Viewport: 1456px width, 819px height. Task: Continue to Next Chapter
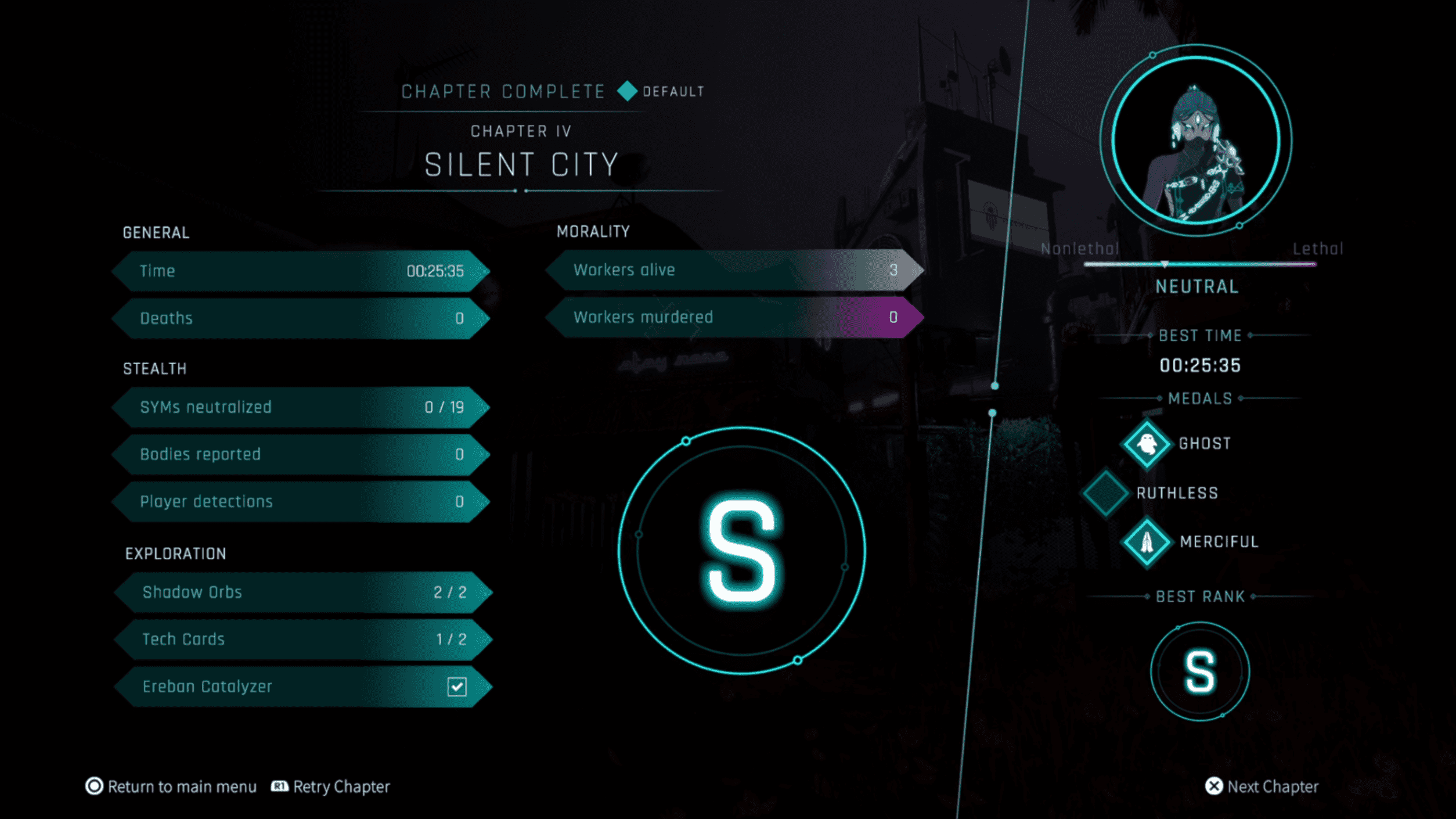coord(1262,786)
